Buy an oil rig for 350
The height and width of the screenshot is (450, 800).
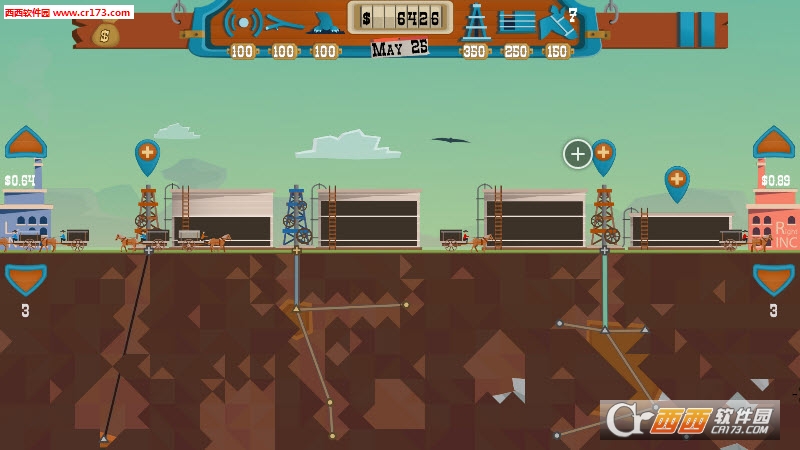tap(476, 21)
